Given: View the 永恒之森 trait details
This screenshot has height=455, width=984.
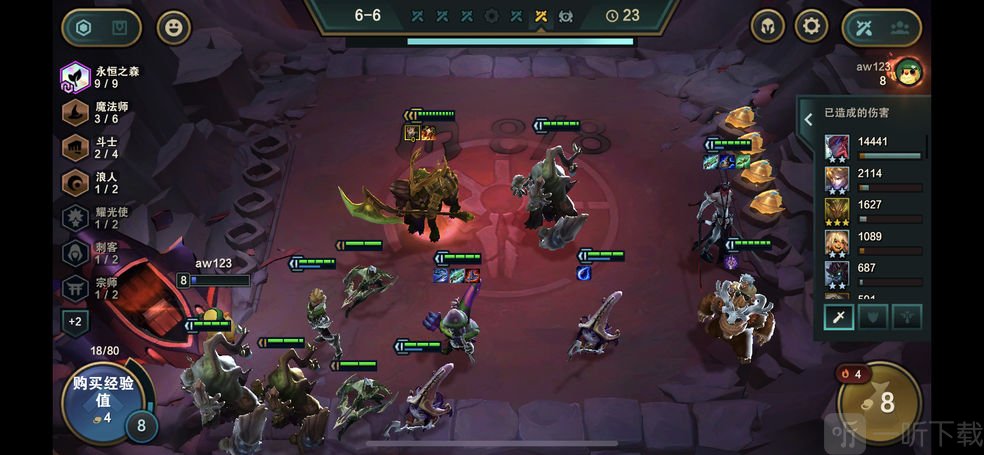Looking at the screenshot, I should point(76,77).
